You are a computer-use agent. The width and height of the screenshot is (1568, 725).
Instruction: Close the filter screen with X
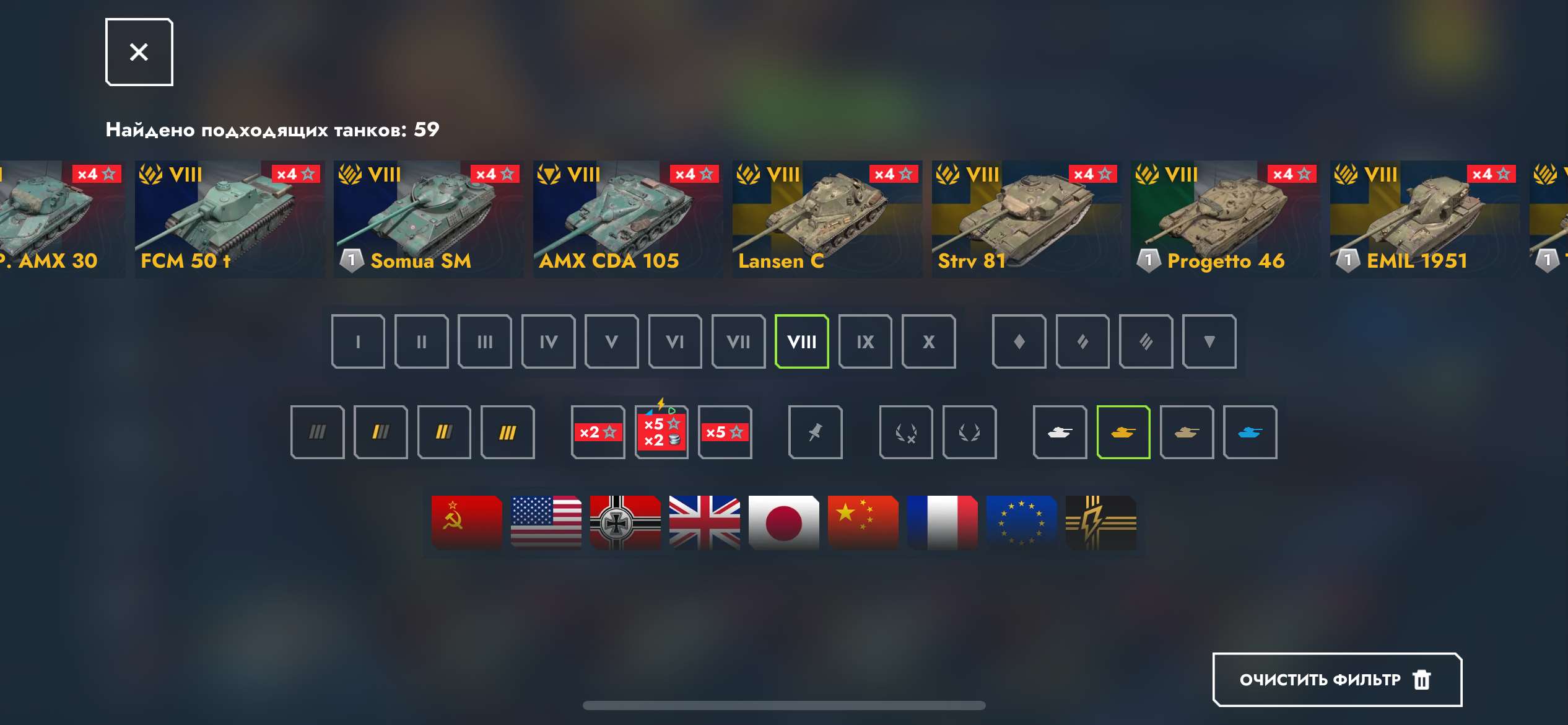coord(139,51)
